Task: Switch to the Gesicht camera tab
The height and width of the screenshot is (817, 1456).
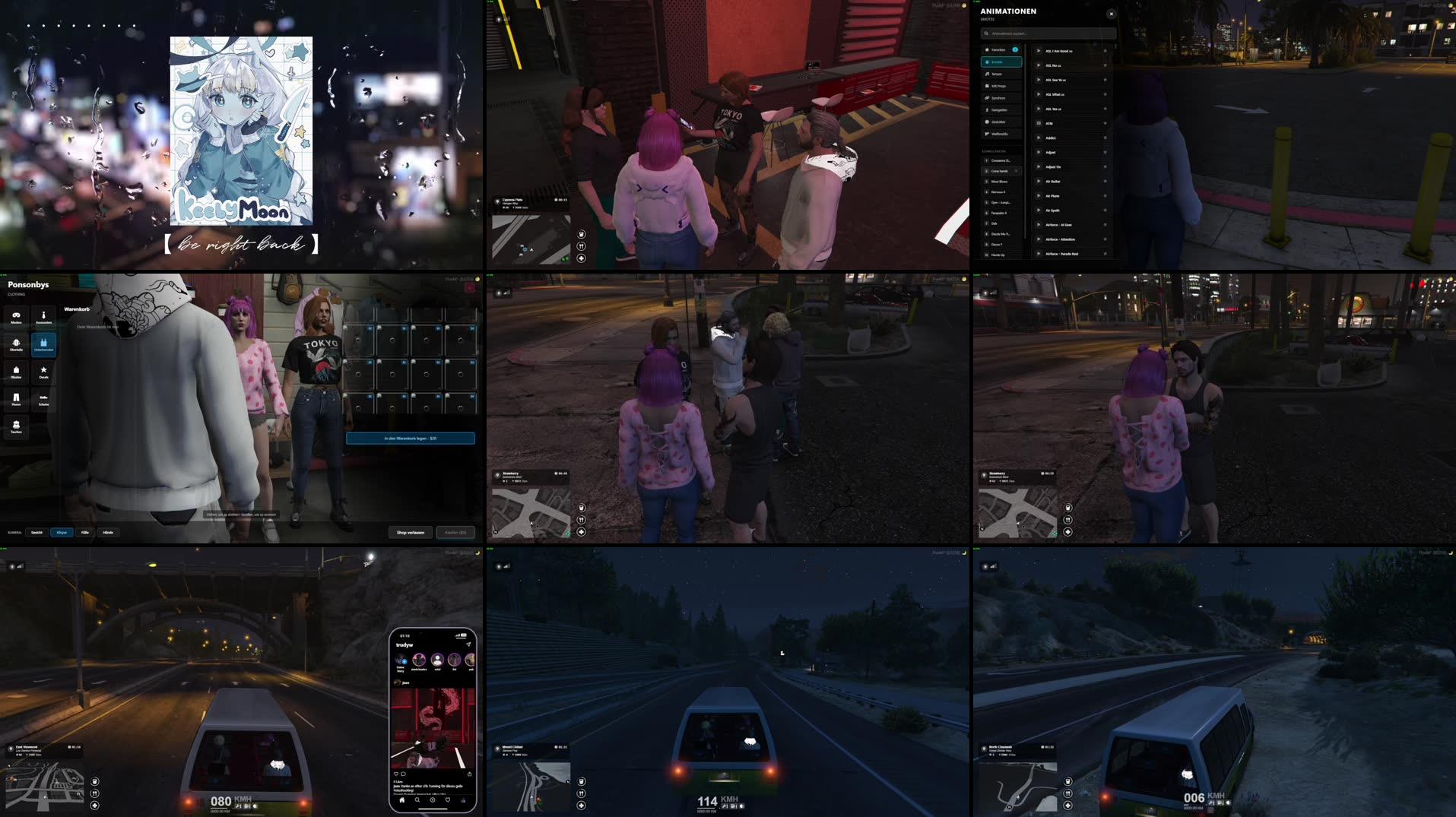Action: pyautogui.click(x=35, y=532)
